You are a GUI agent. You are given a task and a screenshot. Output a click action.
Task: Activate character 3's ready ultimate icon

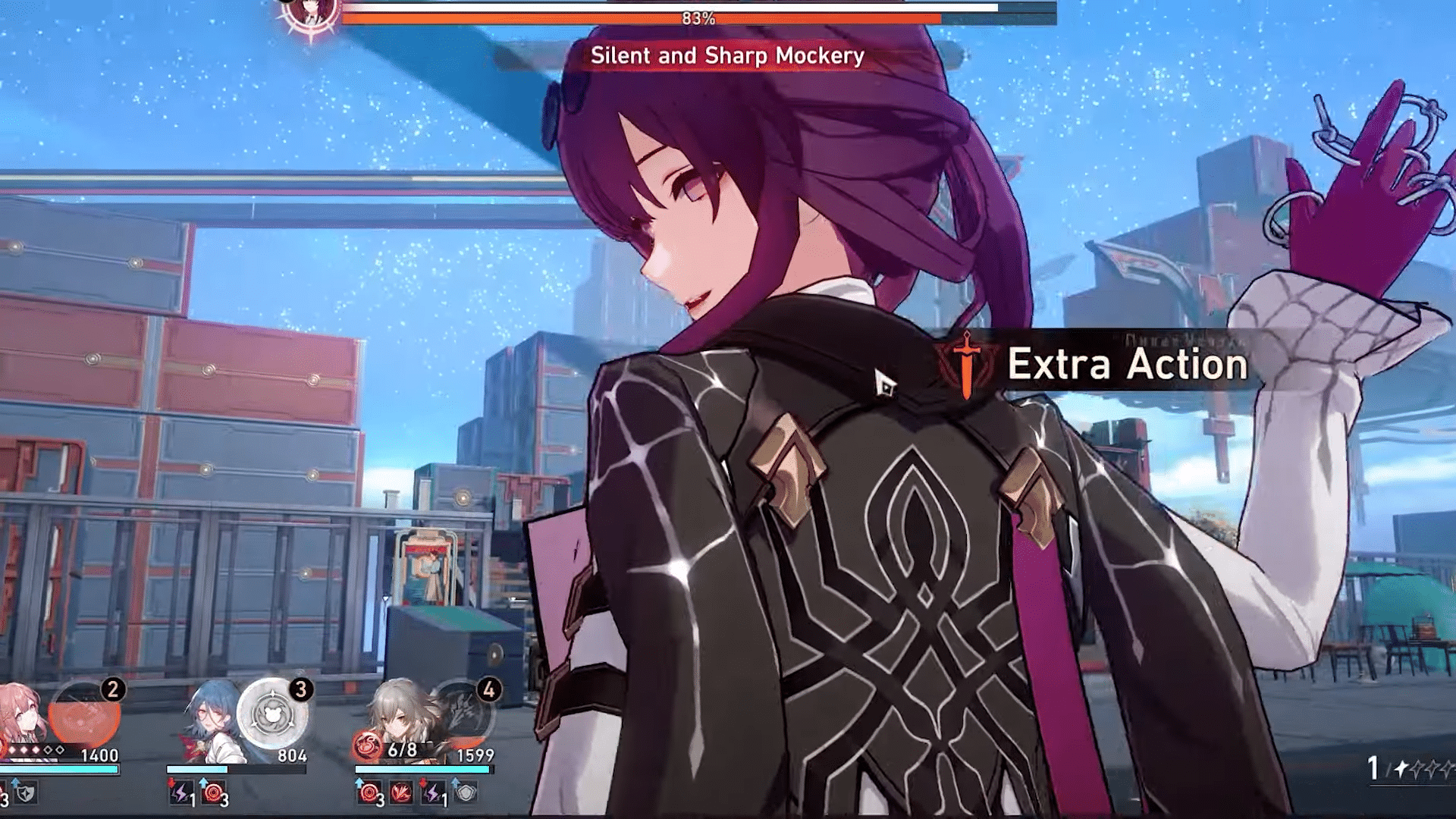[x=272, y=713]
